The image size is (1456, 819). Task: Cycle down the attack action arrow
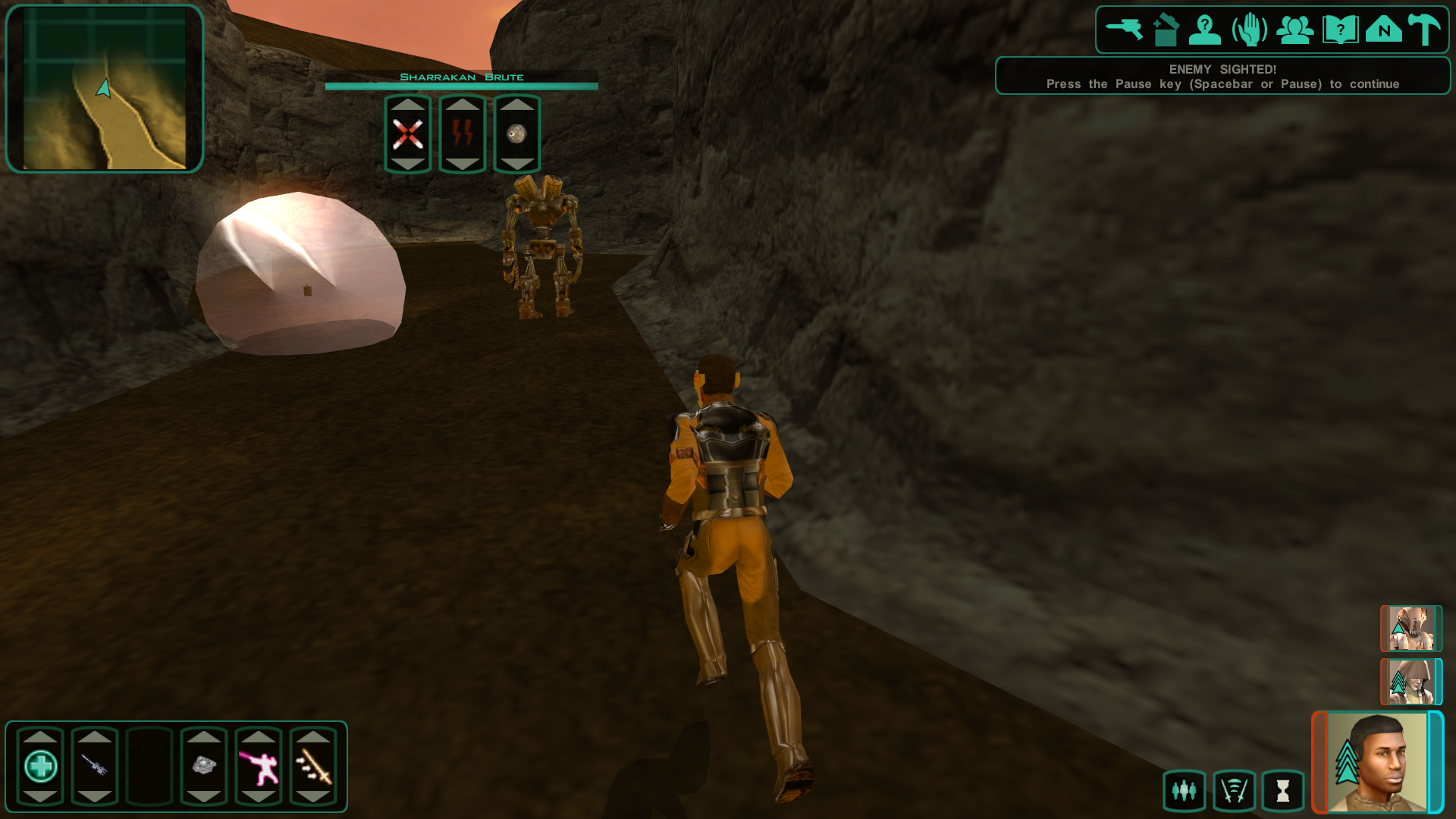click(407, 162)
